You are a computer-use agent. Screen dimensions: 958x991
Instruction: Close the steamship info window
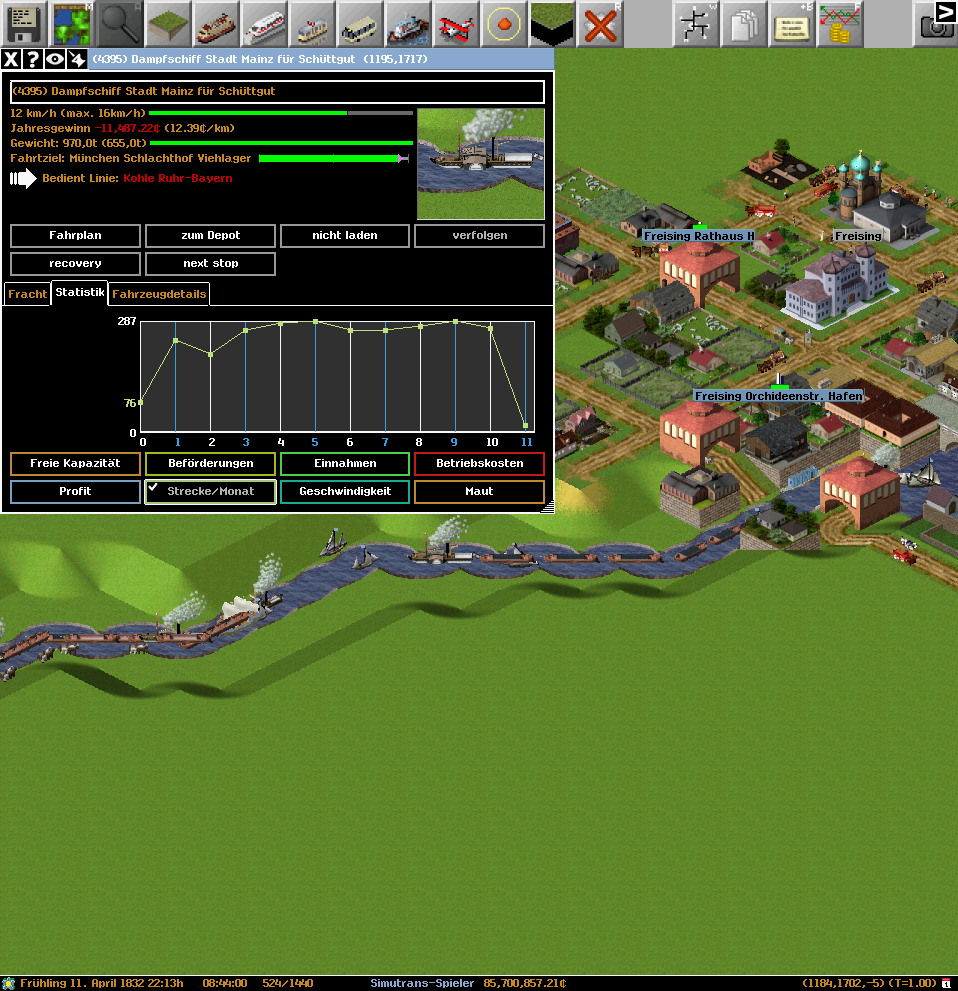(x=11, y=60)
